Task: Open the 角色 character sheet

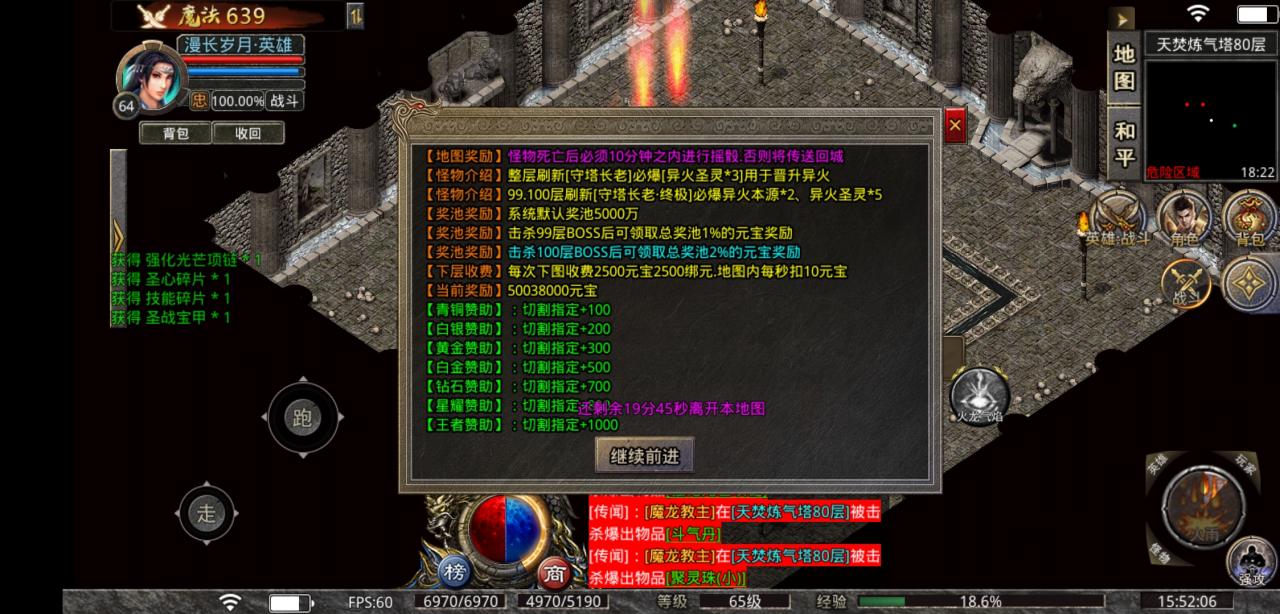Action: tap(1184, 217)
